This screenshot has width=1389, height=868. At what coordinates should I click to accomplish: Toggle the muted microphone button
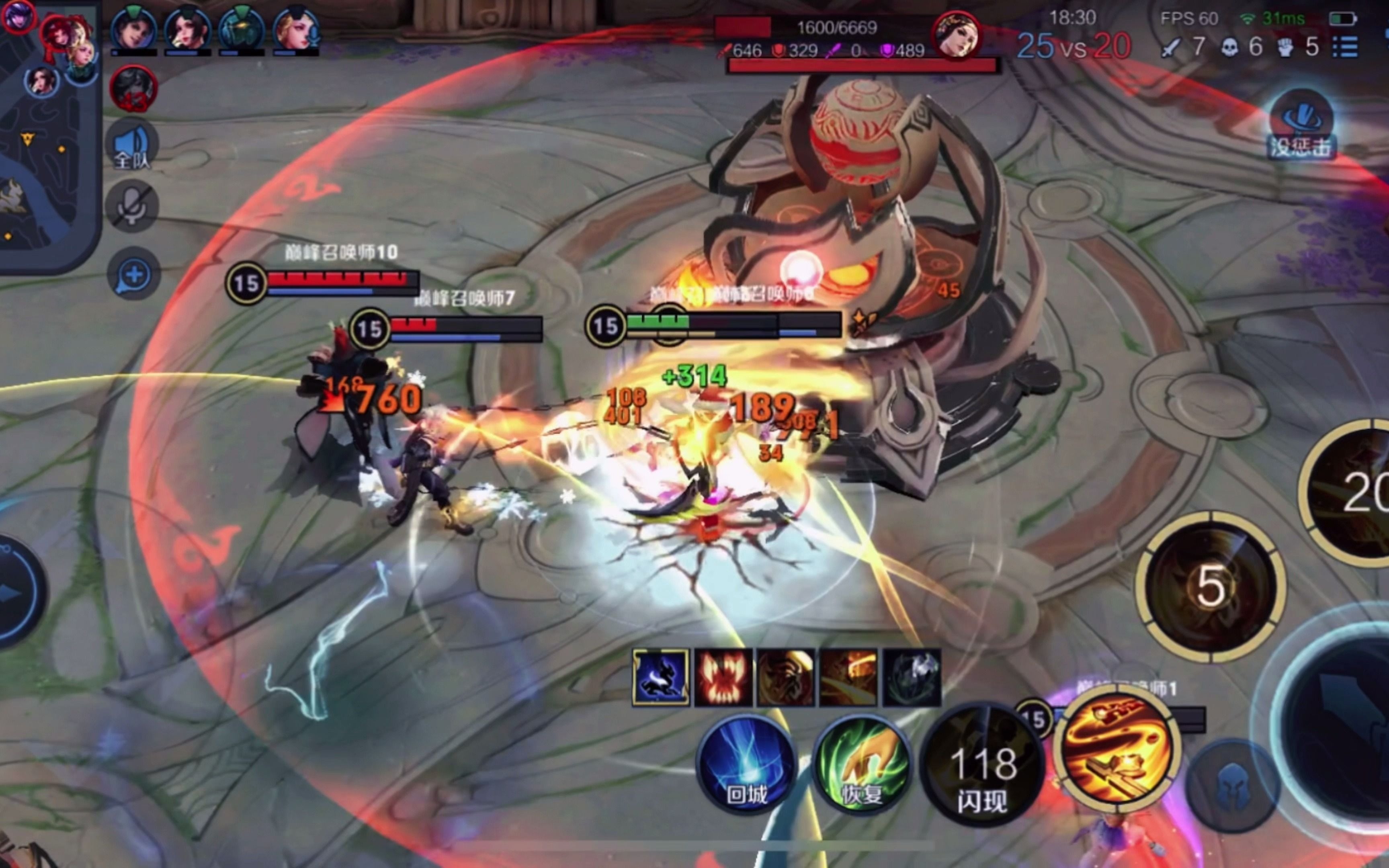tap(132, 207)
